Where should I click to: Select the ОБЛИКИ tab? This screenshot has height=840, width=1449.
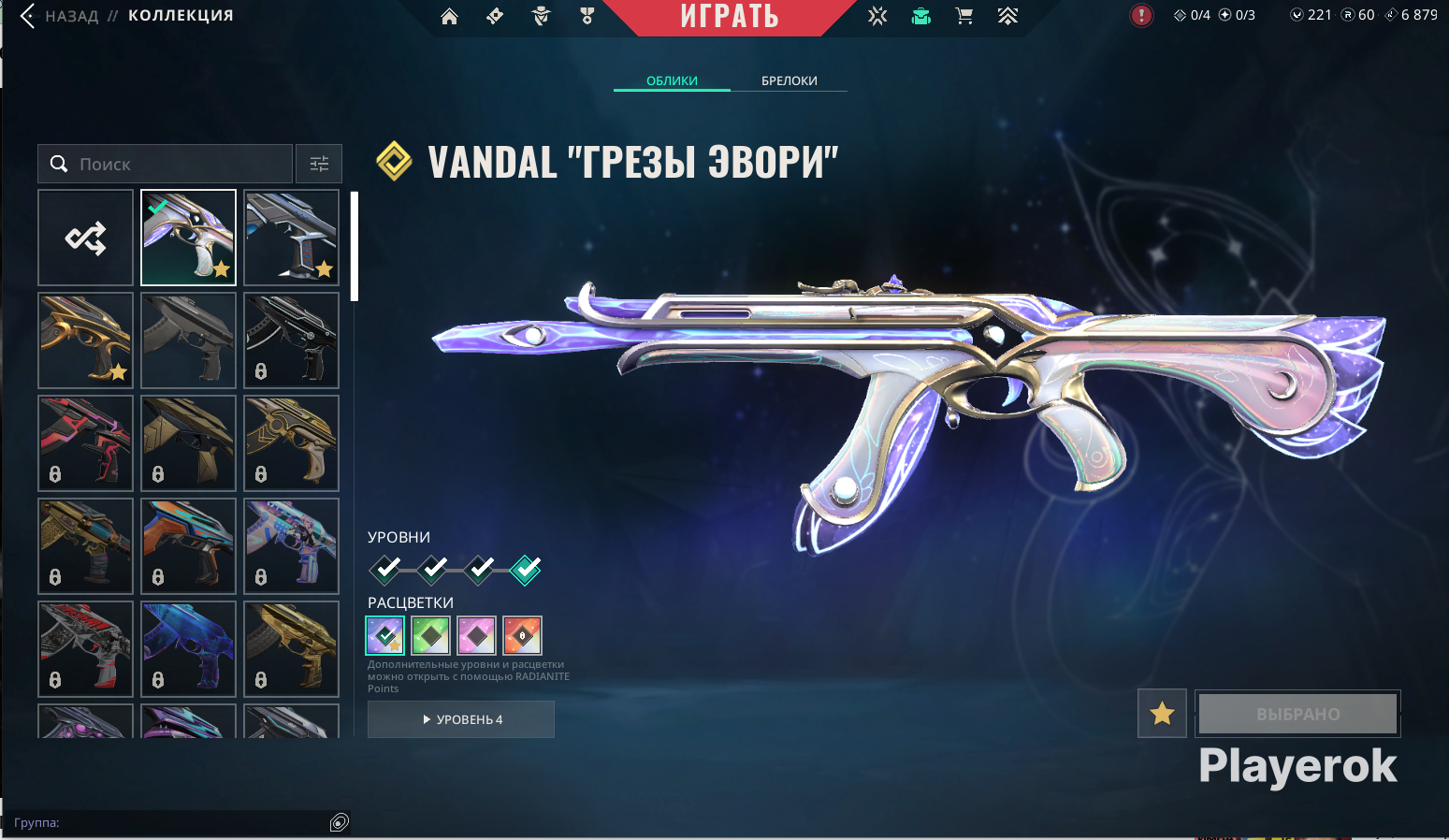point(672,80)
